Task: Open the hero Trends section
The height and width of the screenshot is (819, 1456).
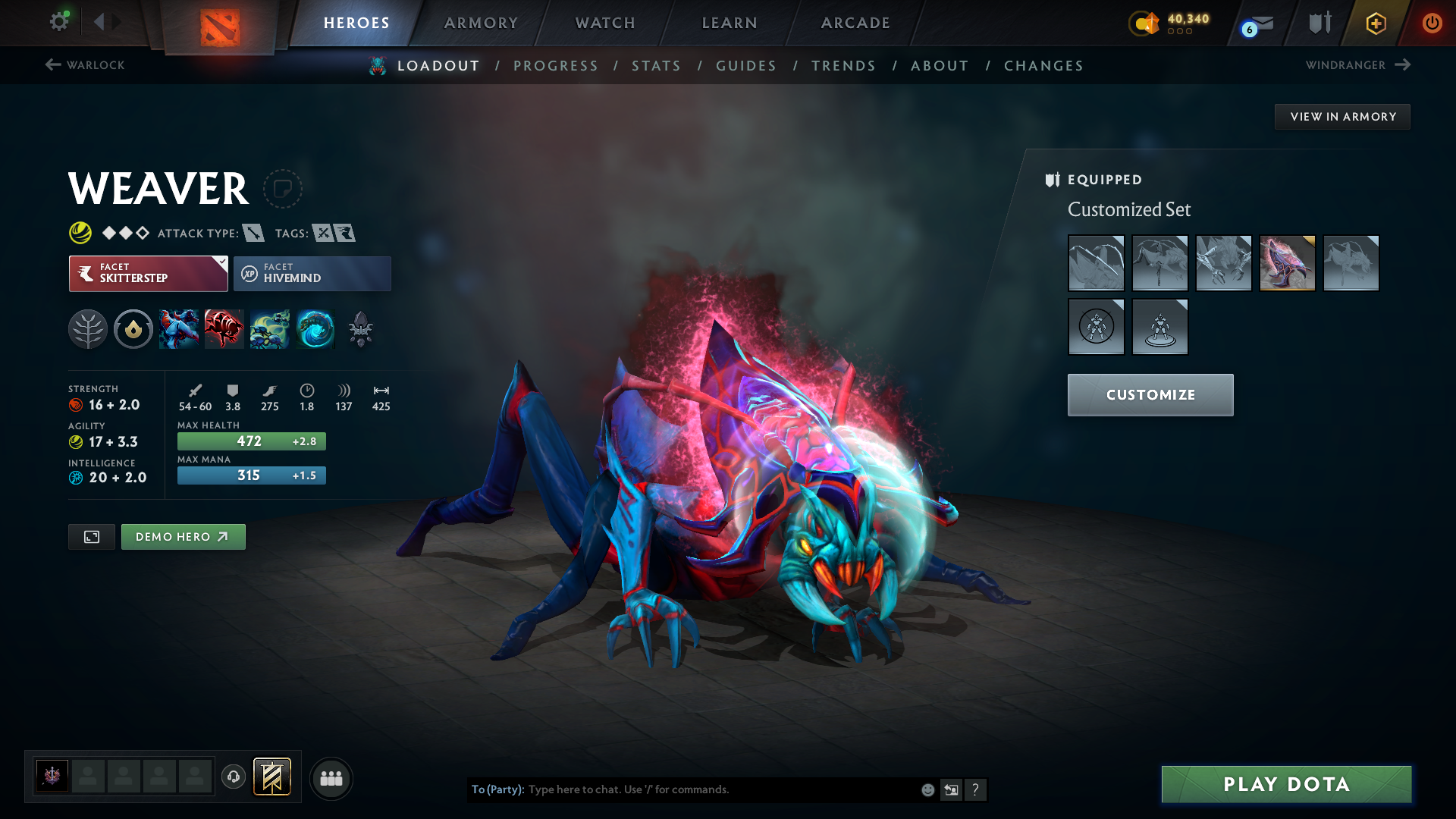Action: pos(843,66)
